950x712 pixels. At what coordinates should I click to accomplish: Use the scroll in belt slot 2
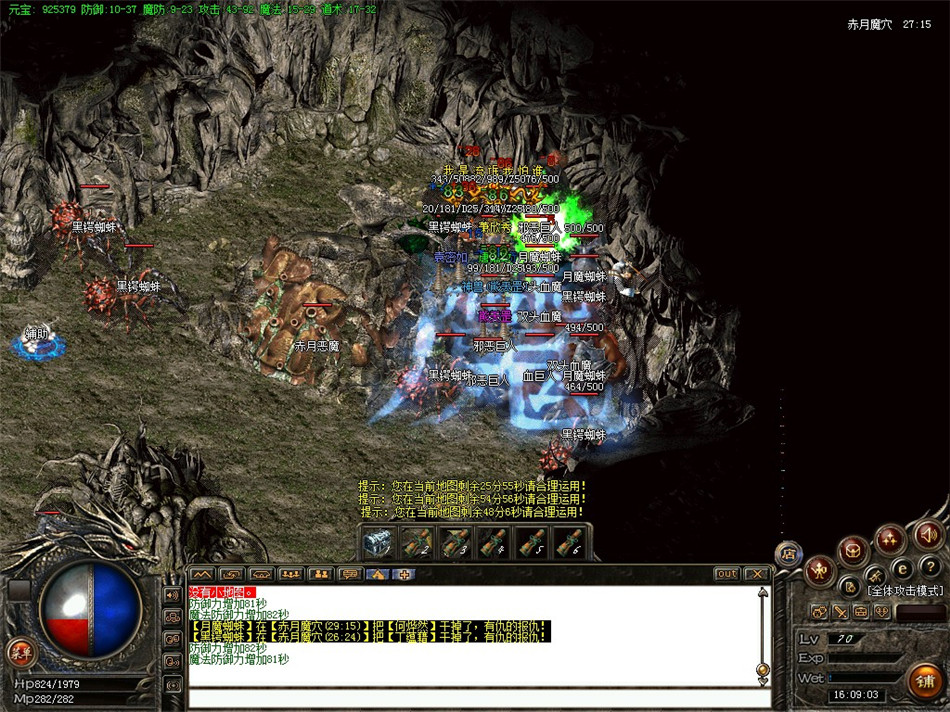tap(416, 543)
